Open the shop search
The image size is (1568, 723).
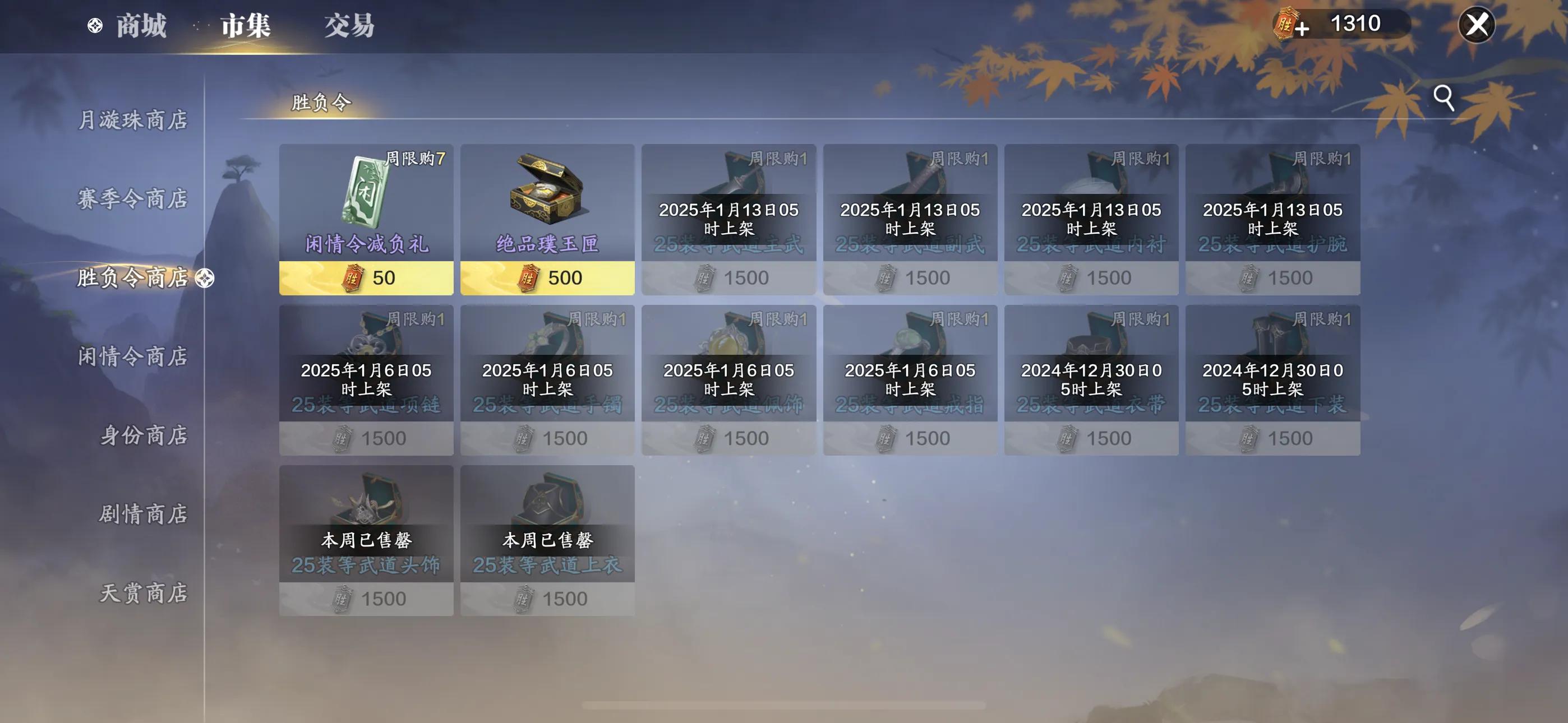coord(1443,98)
